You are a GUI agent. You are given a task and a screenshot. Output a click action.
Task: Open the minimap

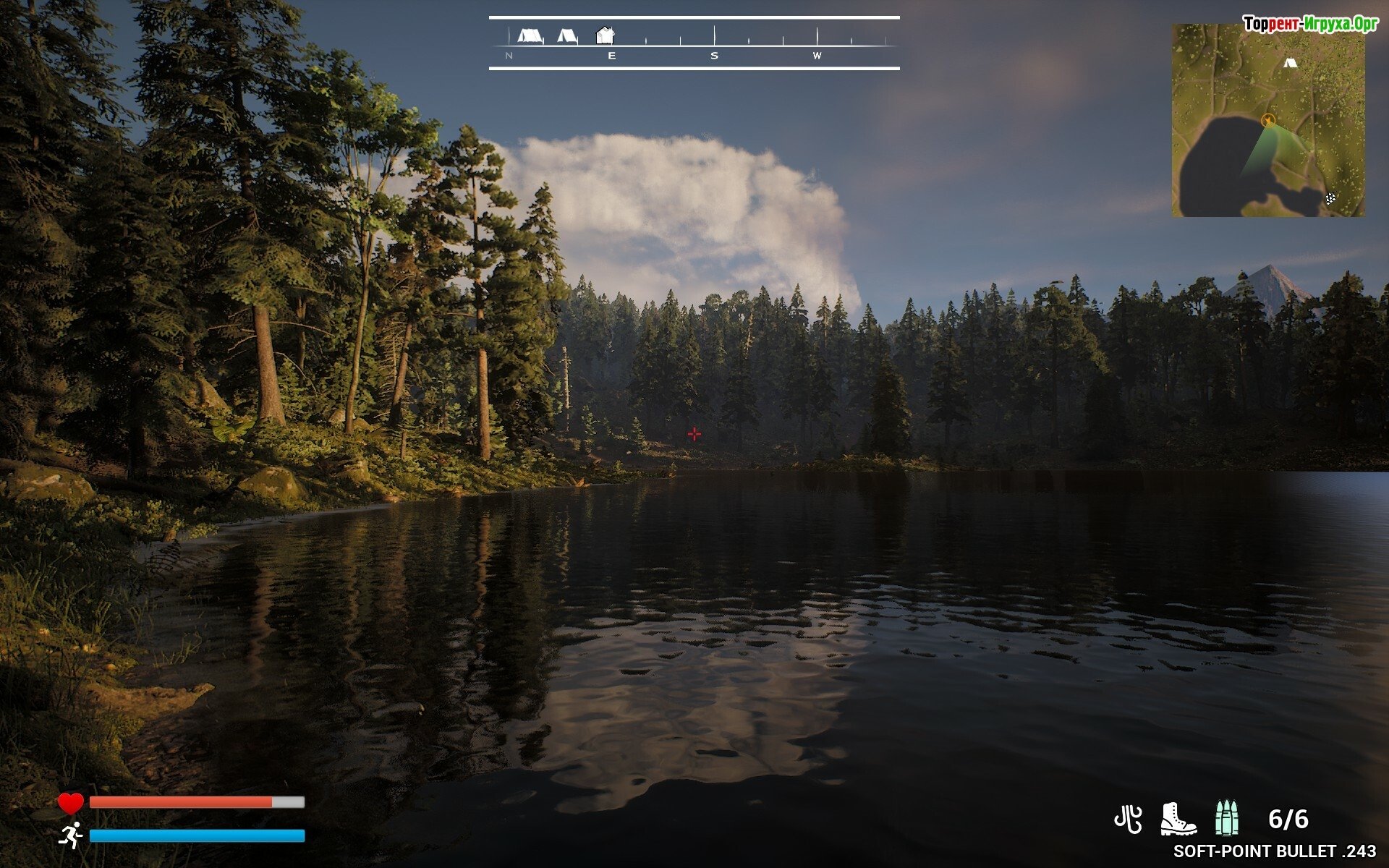tap(1268, 120)
